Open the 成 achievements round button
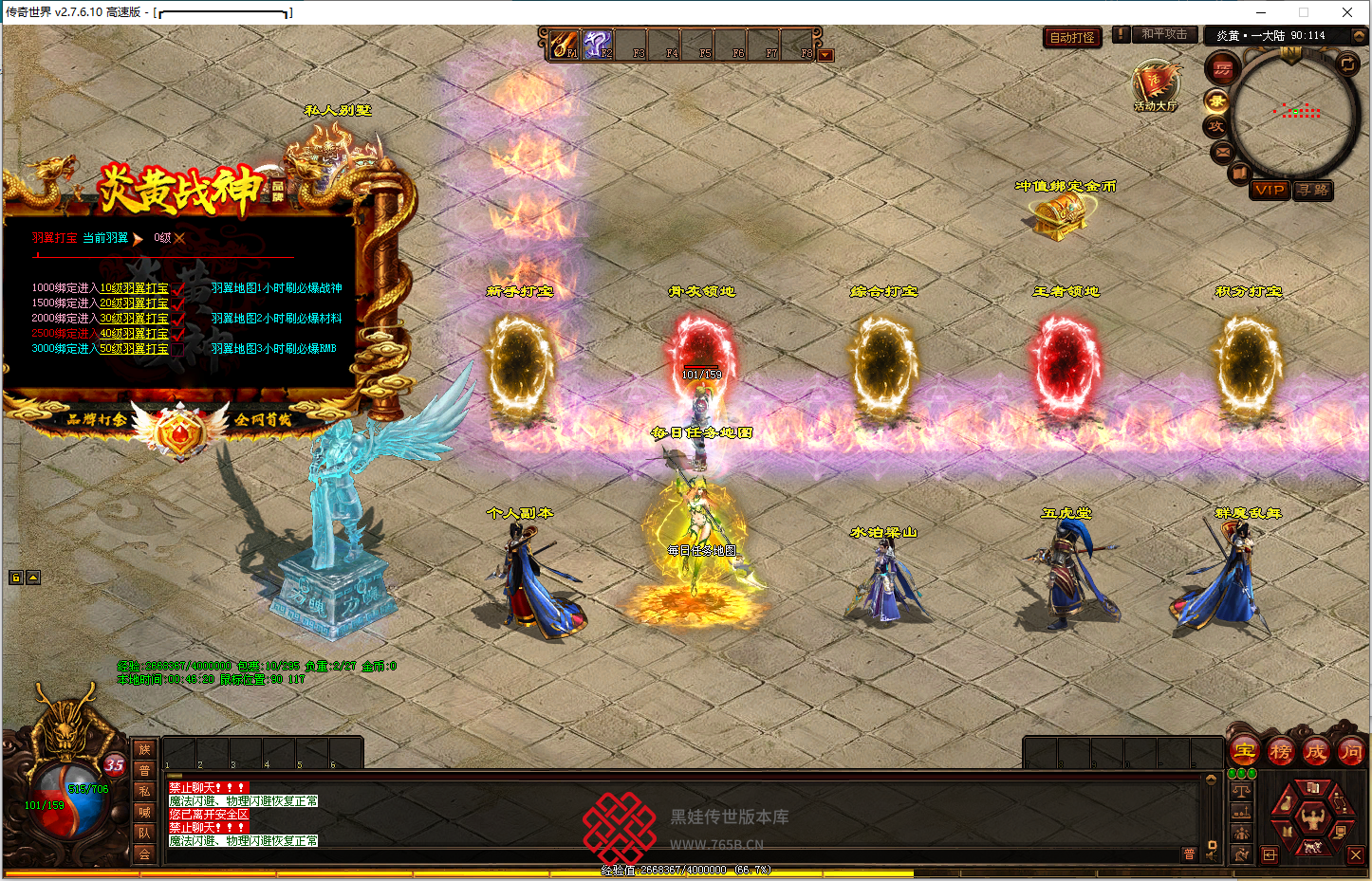This screenshot has height=881, width=1372. coord(1315,751)
